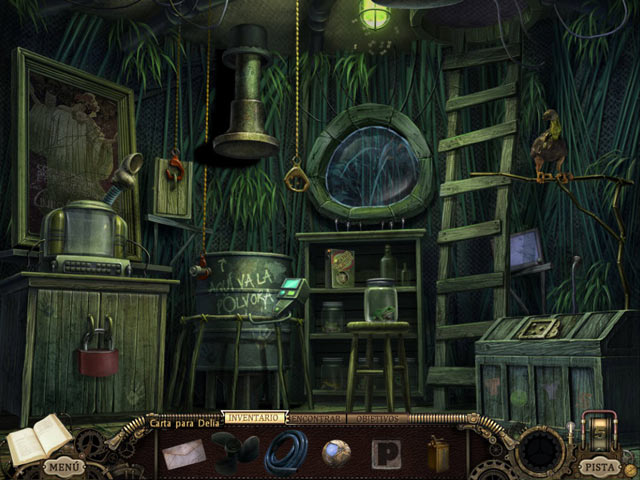Select the letter P tile item
The width and height of the screenshot is (640, 480).
click(386, 454)
